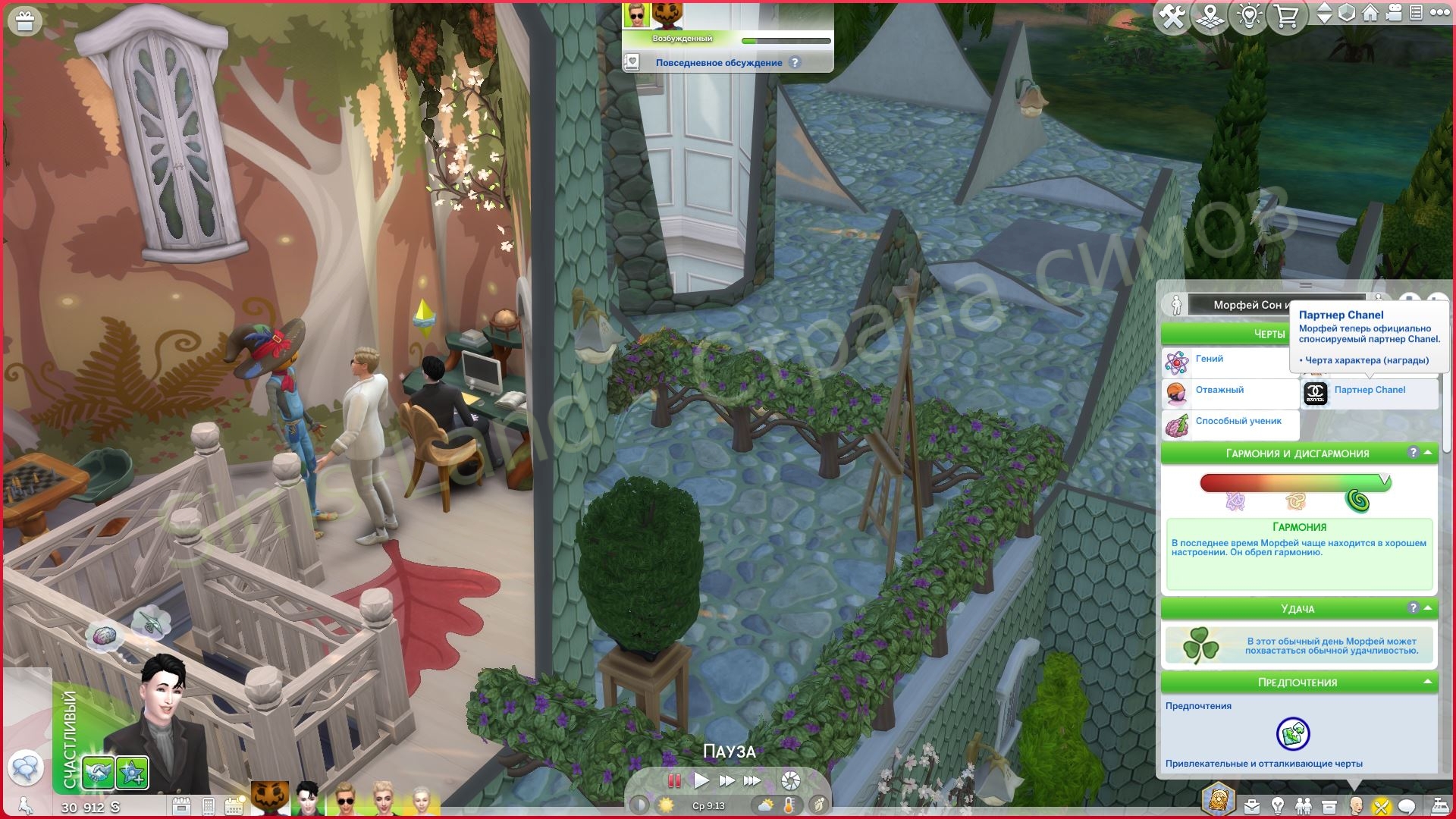
Task: Open the relationships panel with two figures
Action: pyautogui.click(x=1304, y=805)
